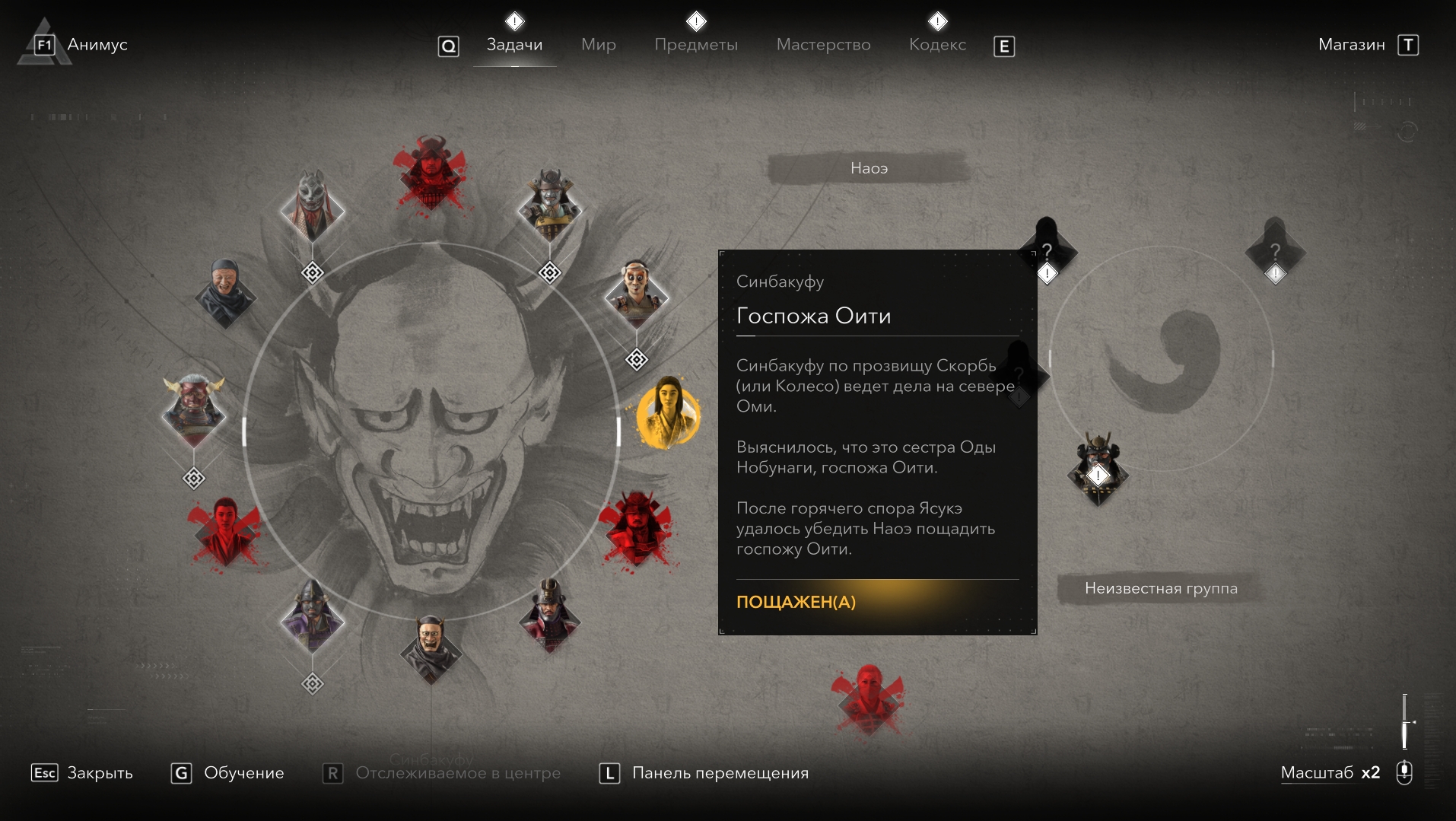Viewport: 1456px width, 821px height.
Task: Click the eliminated red target below the tooltip
Action: click(x=868, y=698)
